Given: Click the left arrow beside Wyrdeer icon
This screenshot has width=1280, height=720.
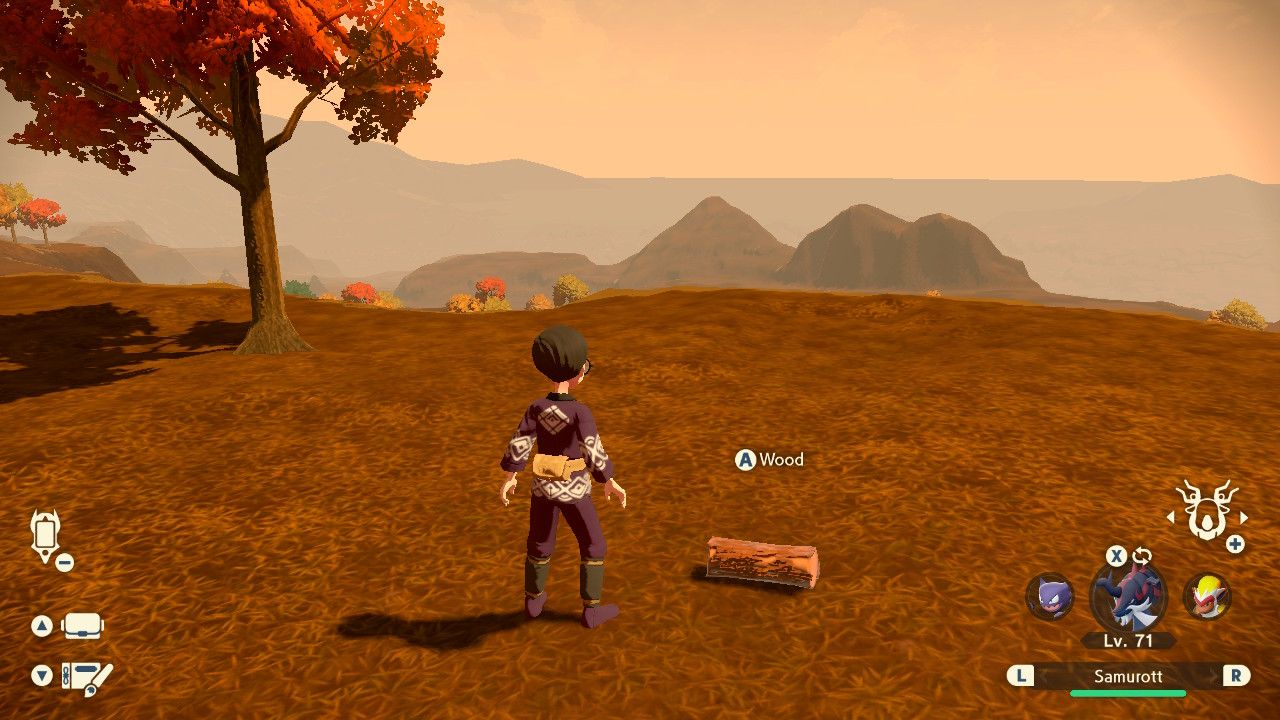Looking at the screenshot, I should (x=1170, y=518).
